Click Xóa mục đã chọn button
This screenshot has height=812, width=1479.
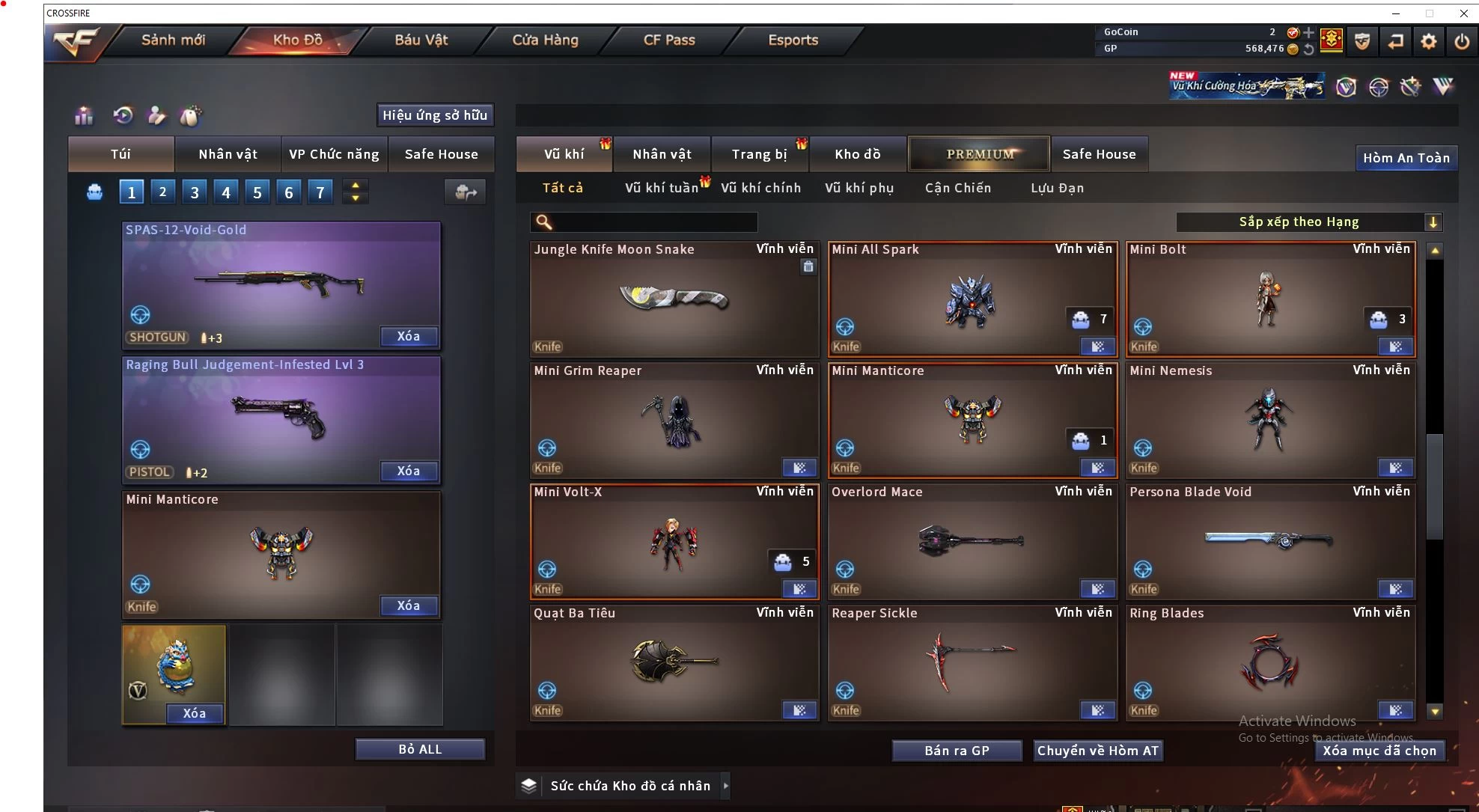coord(1379,751)
